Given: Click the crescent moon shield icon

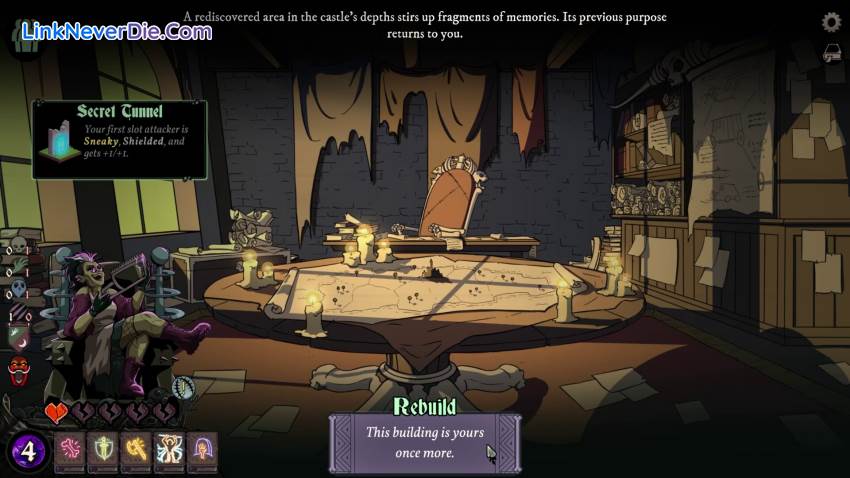Looking at the screenshot, I should pos(19,340).
